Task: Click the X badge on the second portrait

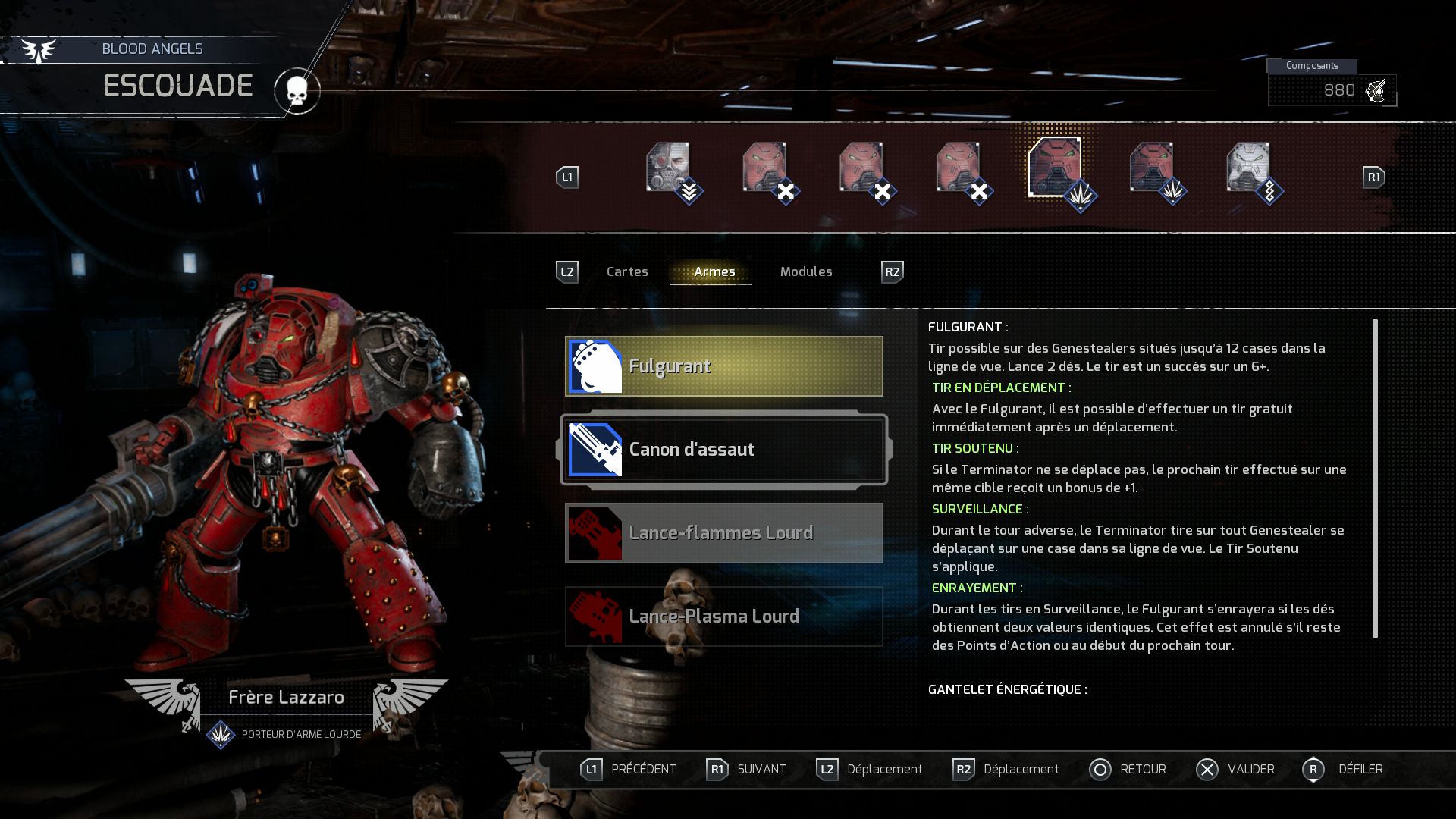Action: 784,190
